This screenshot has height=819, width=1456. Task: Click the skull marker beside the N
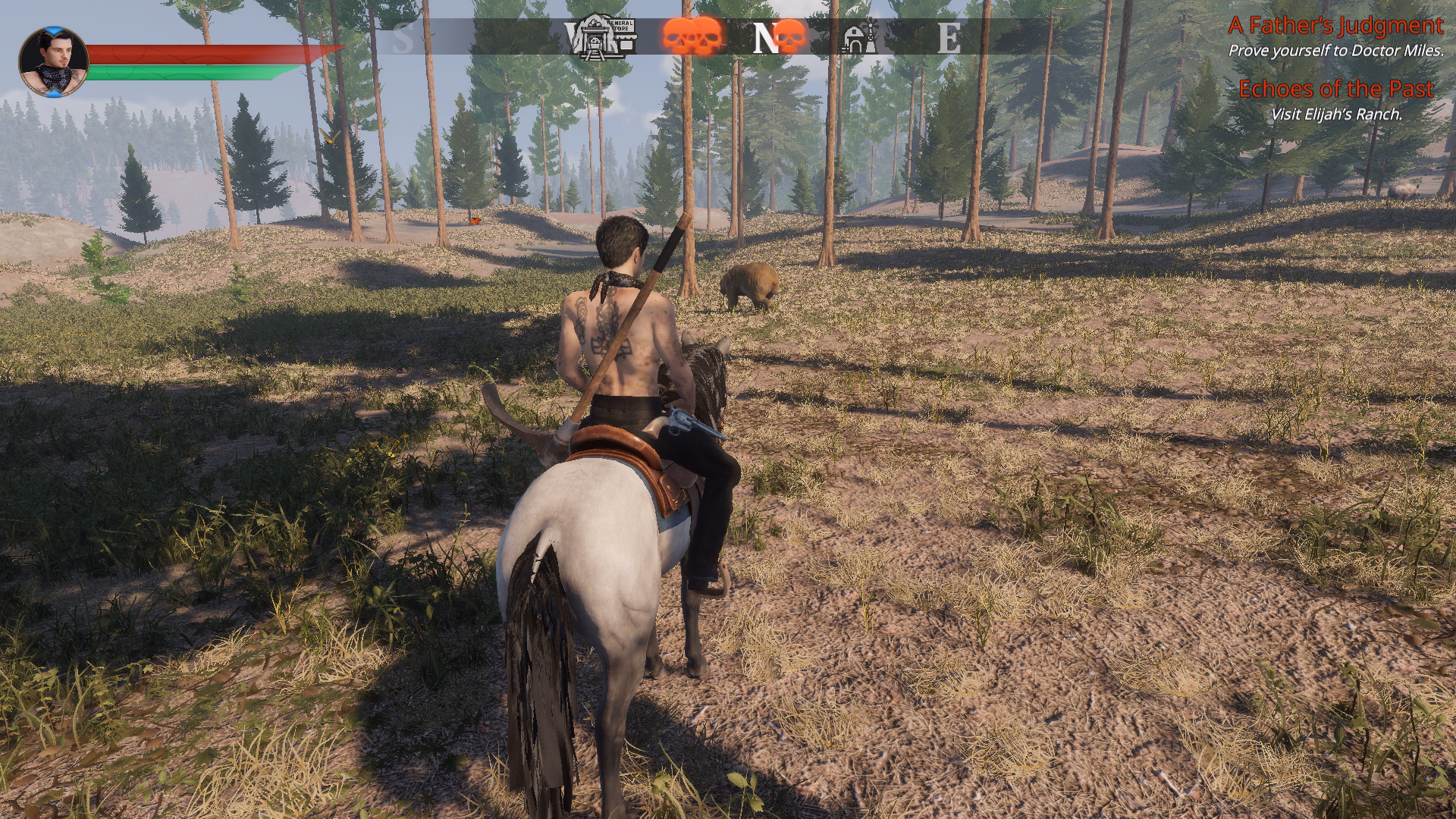click(x=790, y=36)
